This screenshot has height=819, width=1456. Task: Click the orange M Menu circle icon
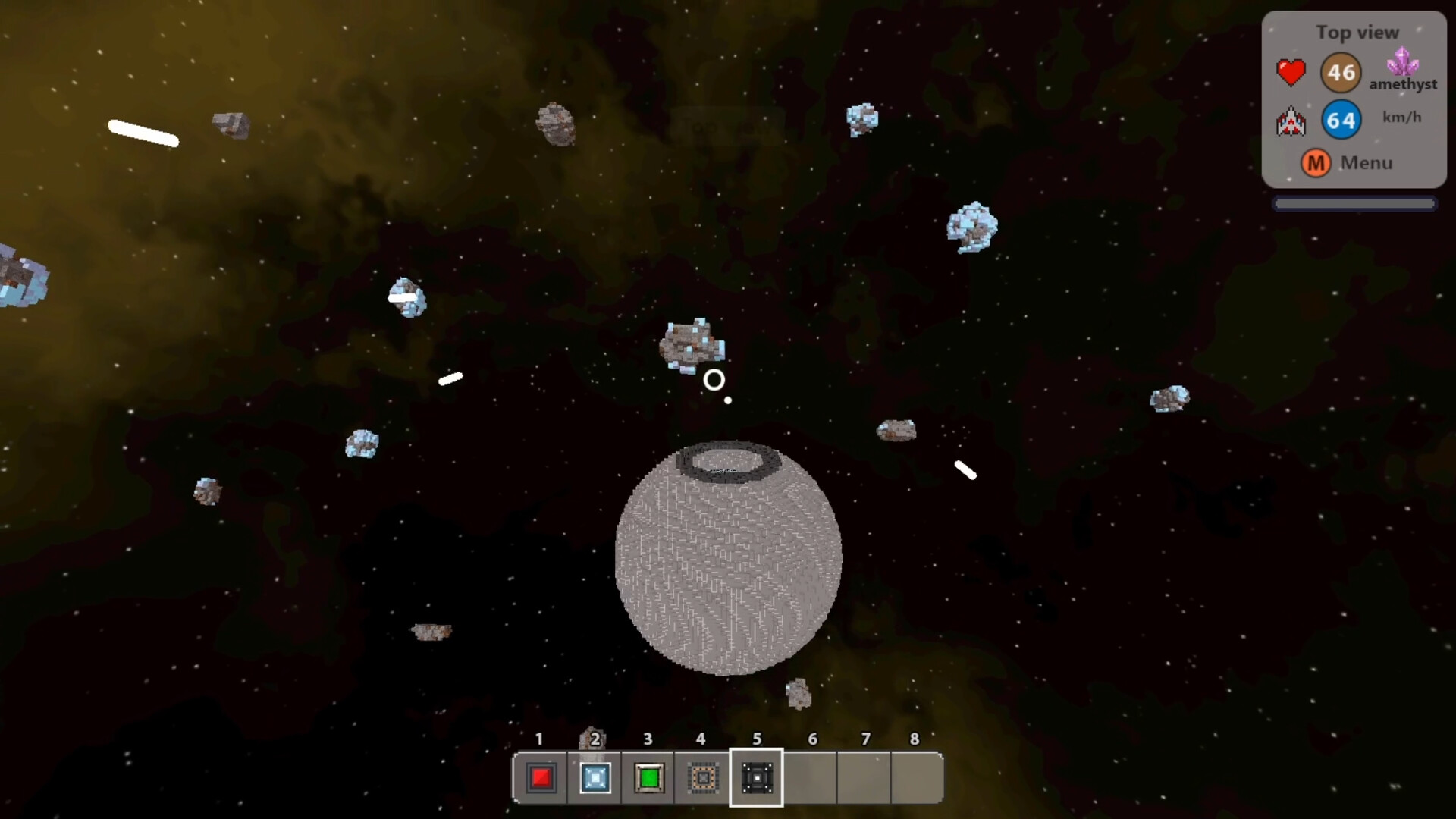tap(1316, 163)
